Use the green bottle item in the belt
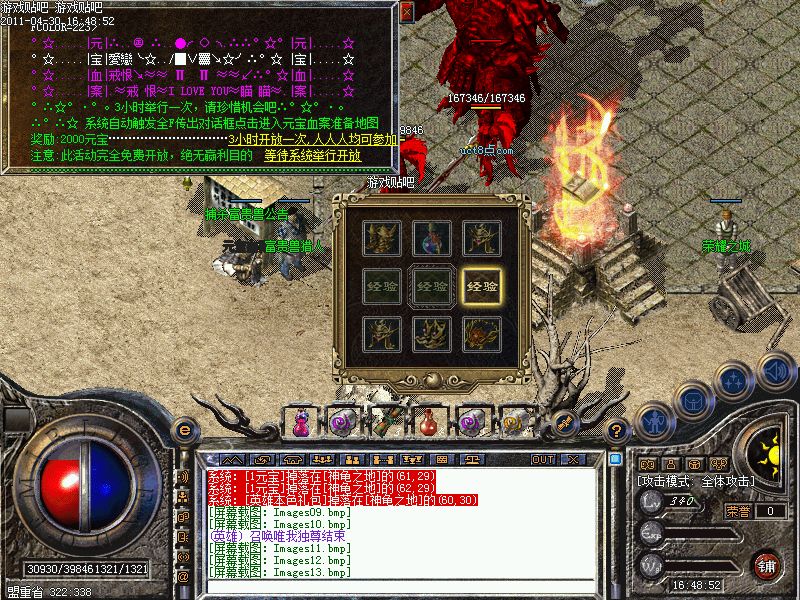Viewport: 800px width, 600px height. coord(387,421)
